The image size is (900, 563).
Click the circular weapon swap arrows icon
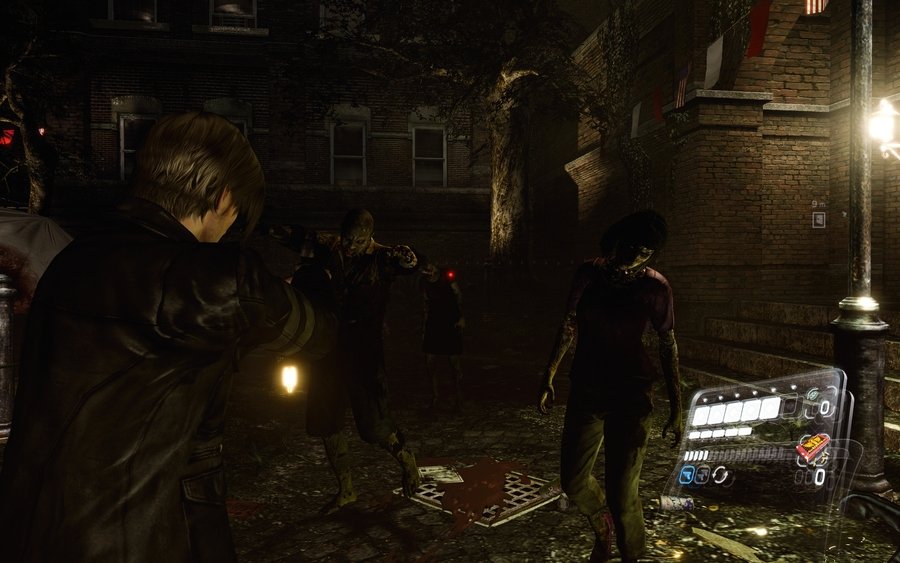click(x=721, y=475)
